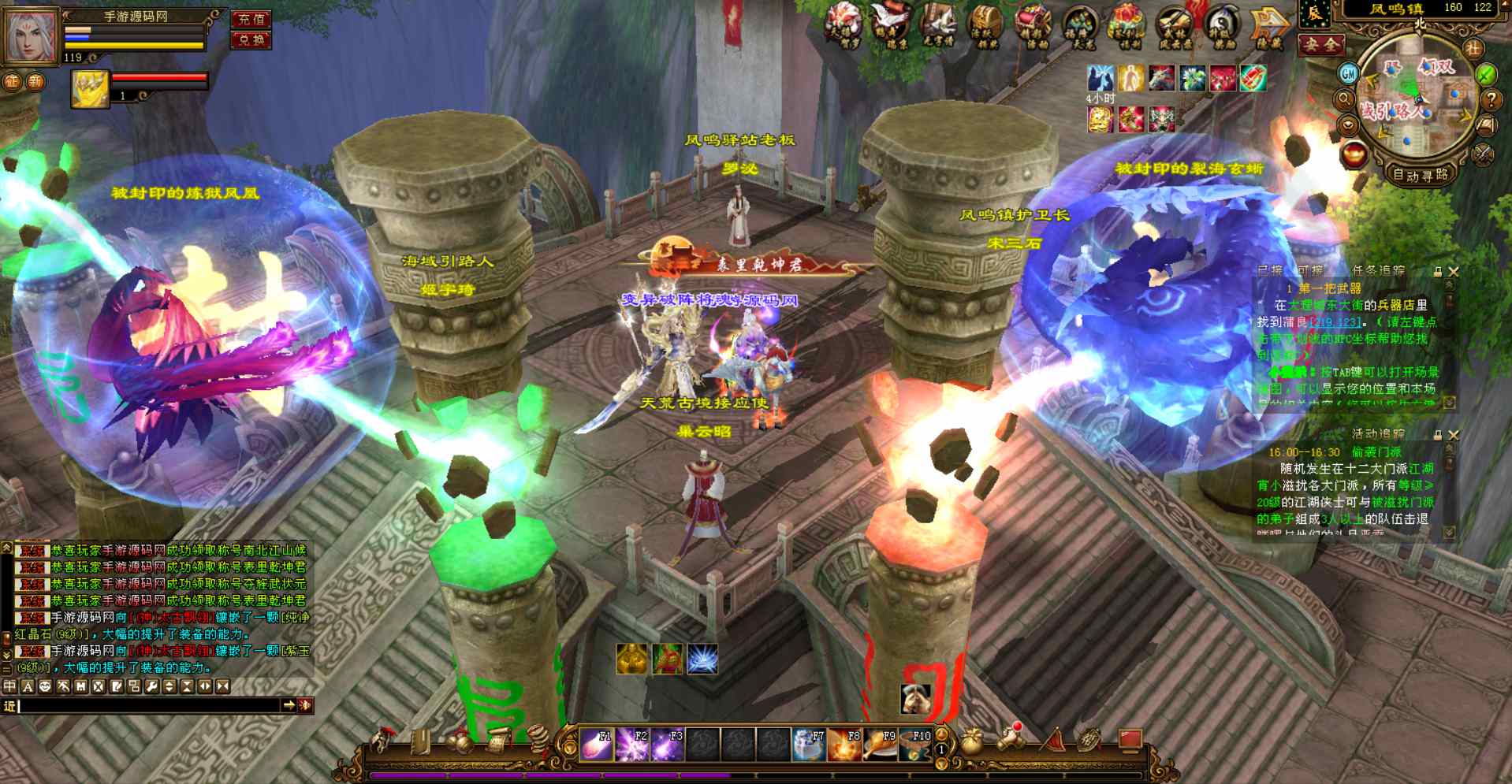This screenshot has height=784, width=1512.
Task: Click the minimap magnifier search button
Action: (x=1345, y=99)
